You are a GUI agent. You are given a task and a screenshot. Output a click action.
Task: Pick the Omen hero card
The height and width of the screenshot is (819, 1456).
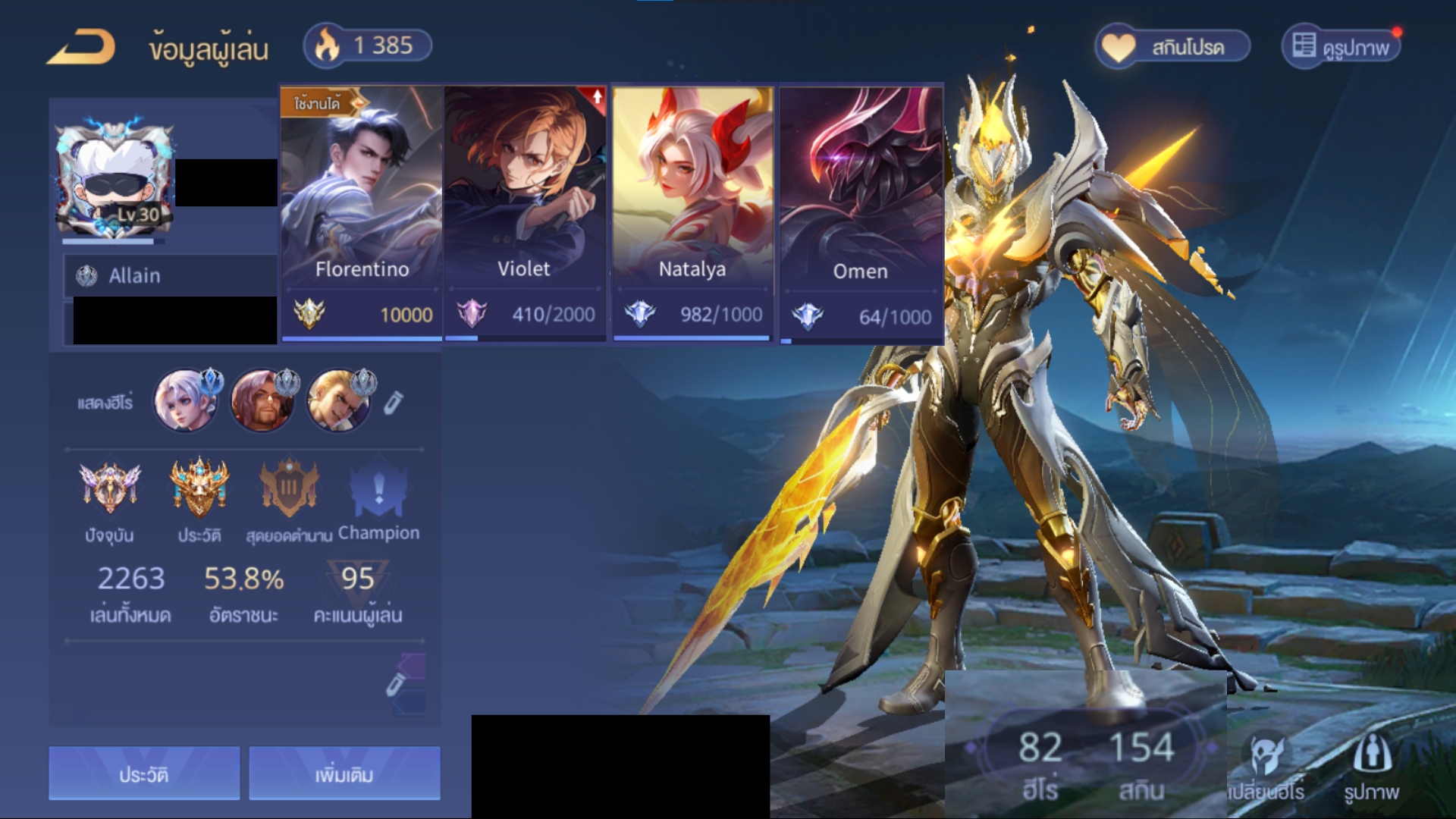click(x=861, y=212)
